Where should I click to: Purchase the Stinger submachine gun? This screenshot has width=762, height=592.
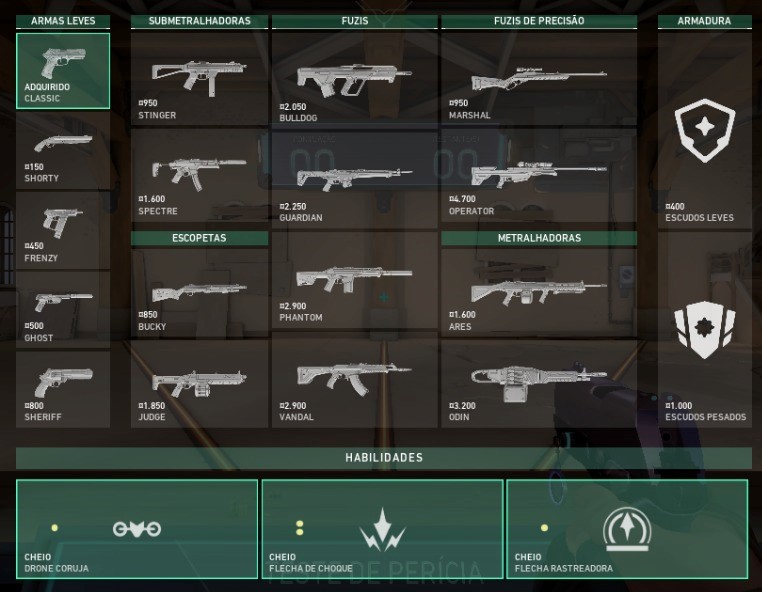(x=199, y=78)
